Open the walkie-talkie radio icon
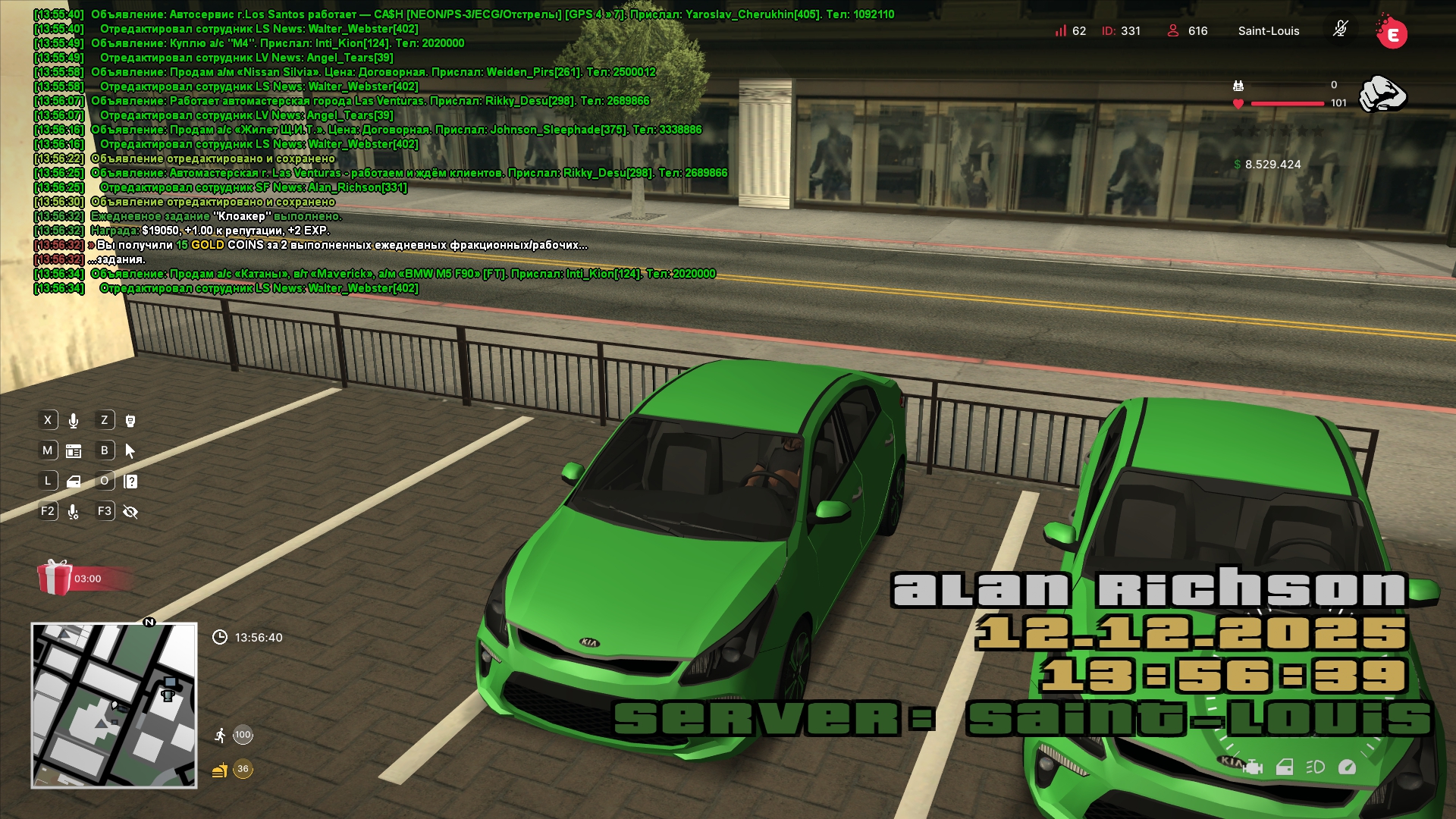Image resolution: width=1456 pixels, height=819 pixels. click(130, 421)
